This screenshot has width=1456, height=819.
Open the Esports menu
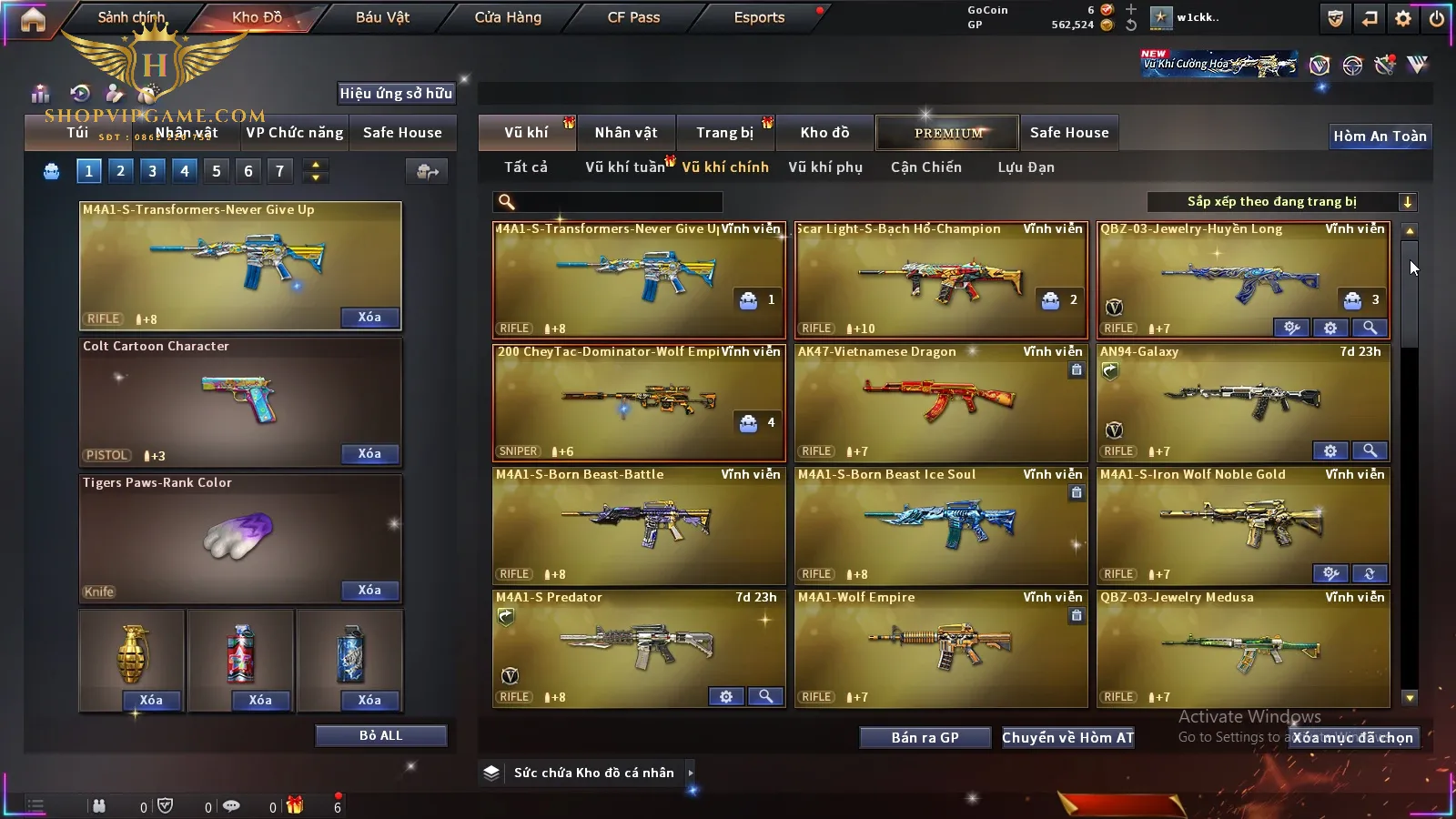point(759,17)
